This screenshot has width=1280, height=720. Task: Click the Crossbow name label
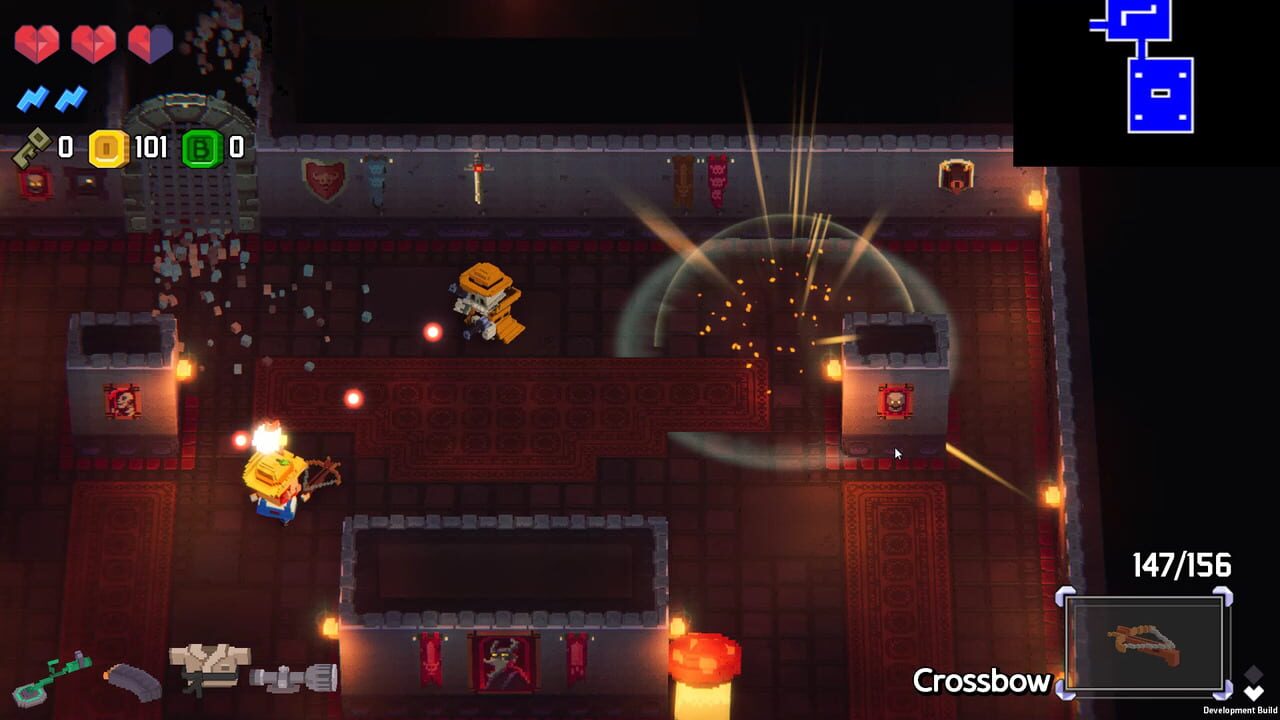click(x=983, y=681)
